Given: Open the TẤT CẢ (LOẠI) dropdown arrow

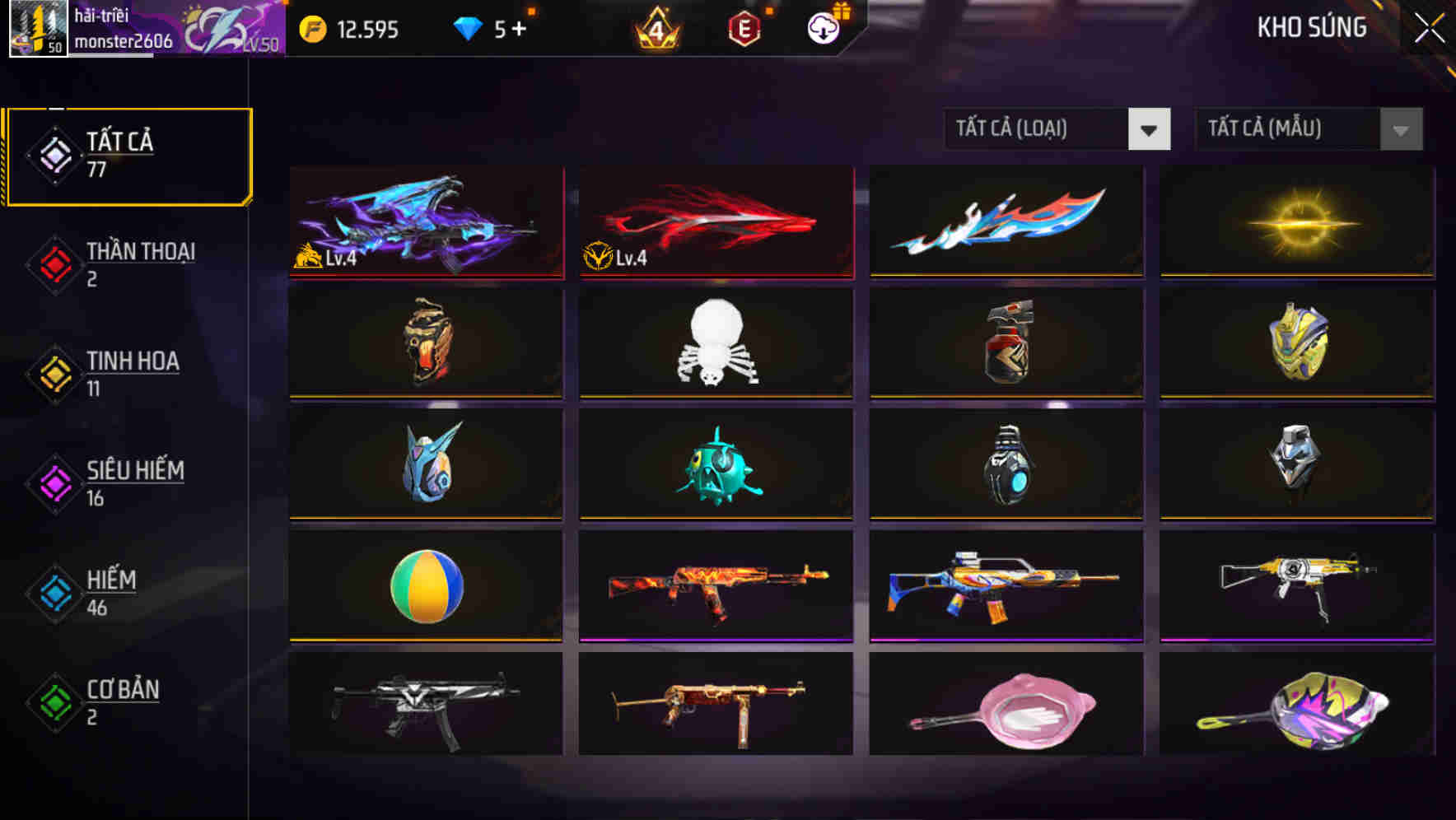Looking at the screenshot, I should tap(1150, 129).
